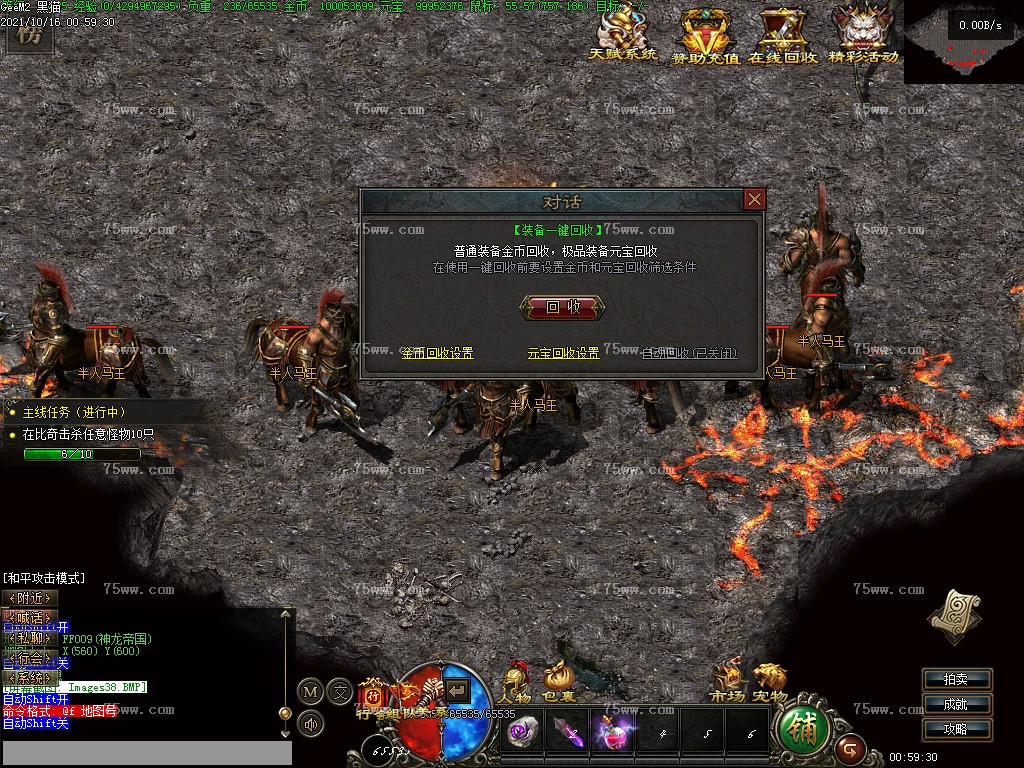Viewport: 1024px width, 768px height.
Task: Open the 成就 achievements button
Action: 956,705
